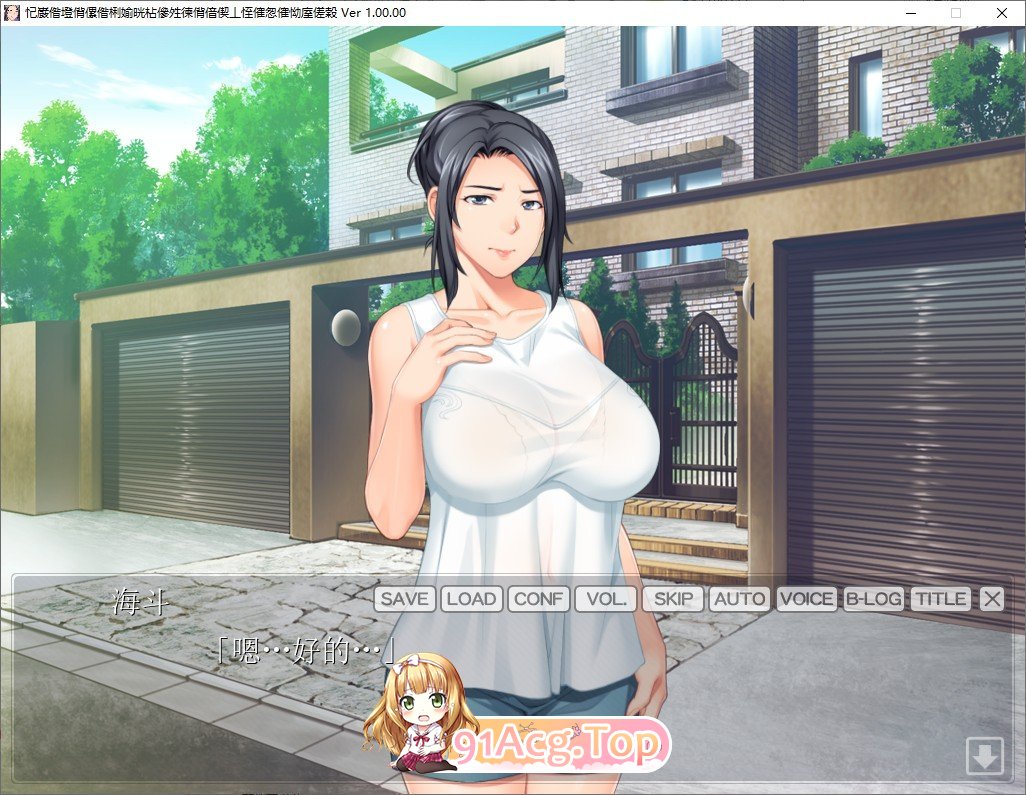Hide the dialogue box with X

coord(991,599)
